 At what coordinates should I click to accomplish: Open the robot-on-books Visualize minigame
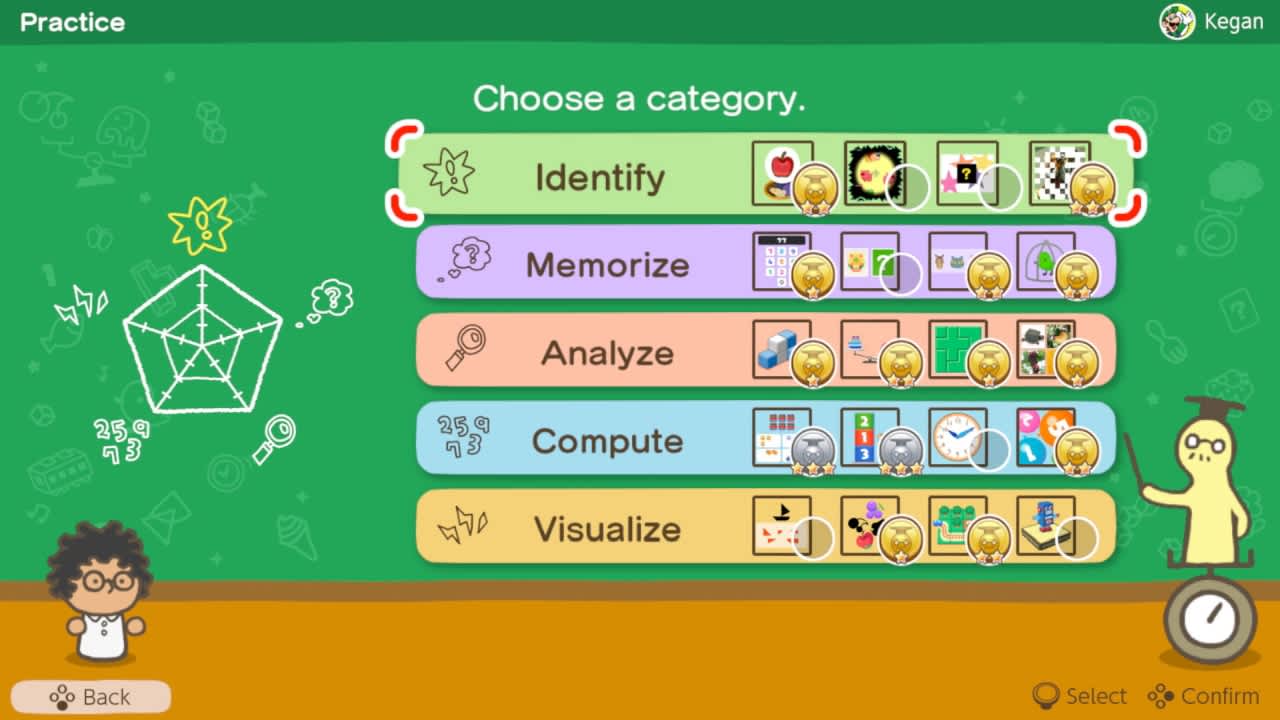[1046, 524]
